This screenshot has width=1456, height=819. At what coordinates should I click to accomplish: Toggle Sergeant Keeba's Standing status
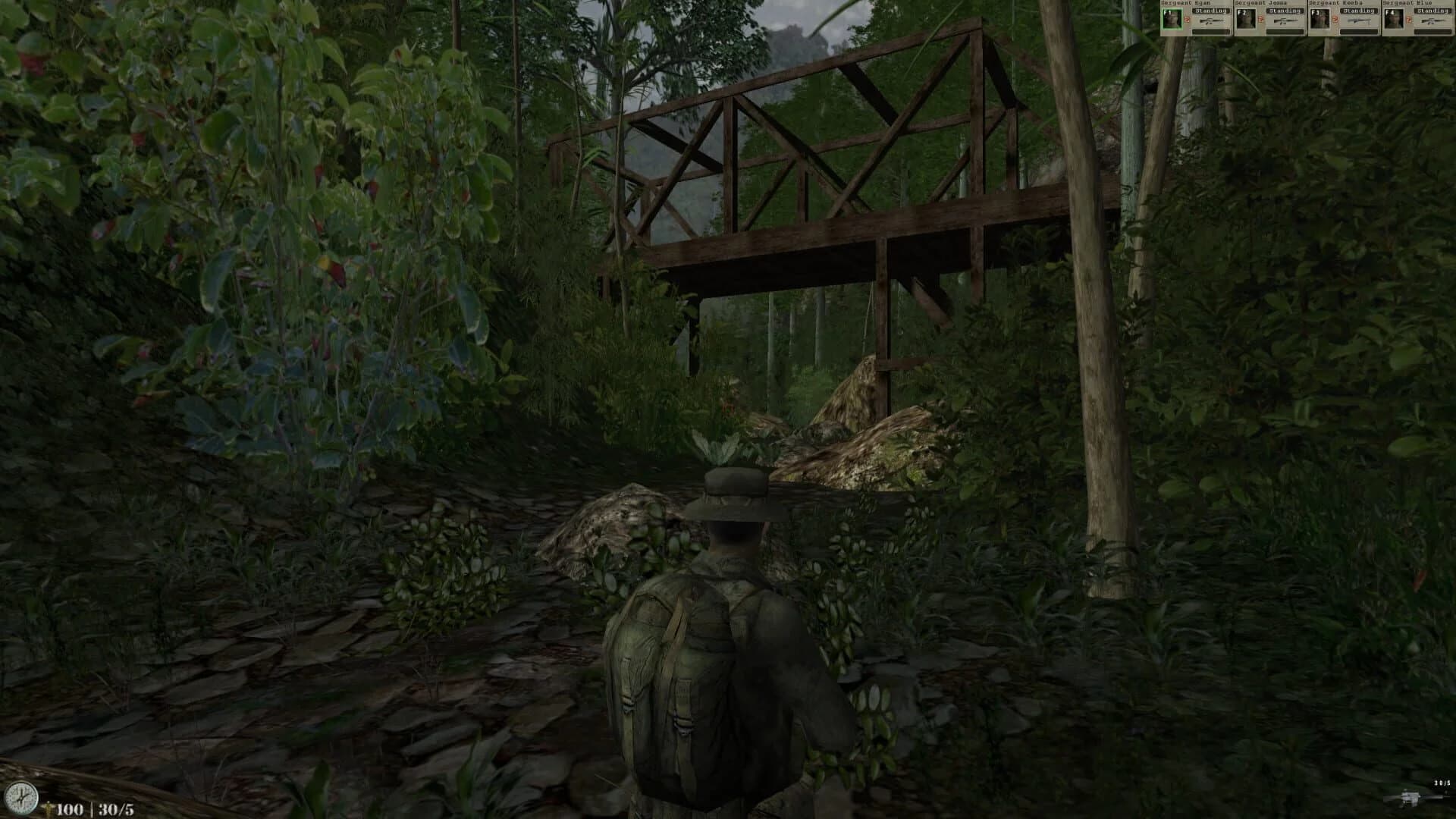pyautogui.click(x=1358, y=11)
